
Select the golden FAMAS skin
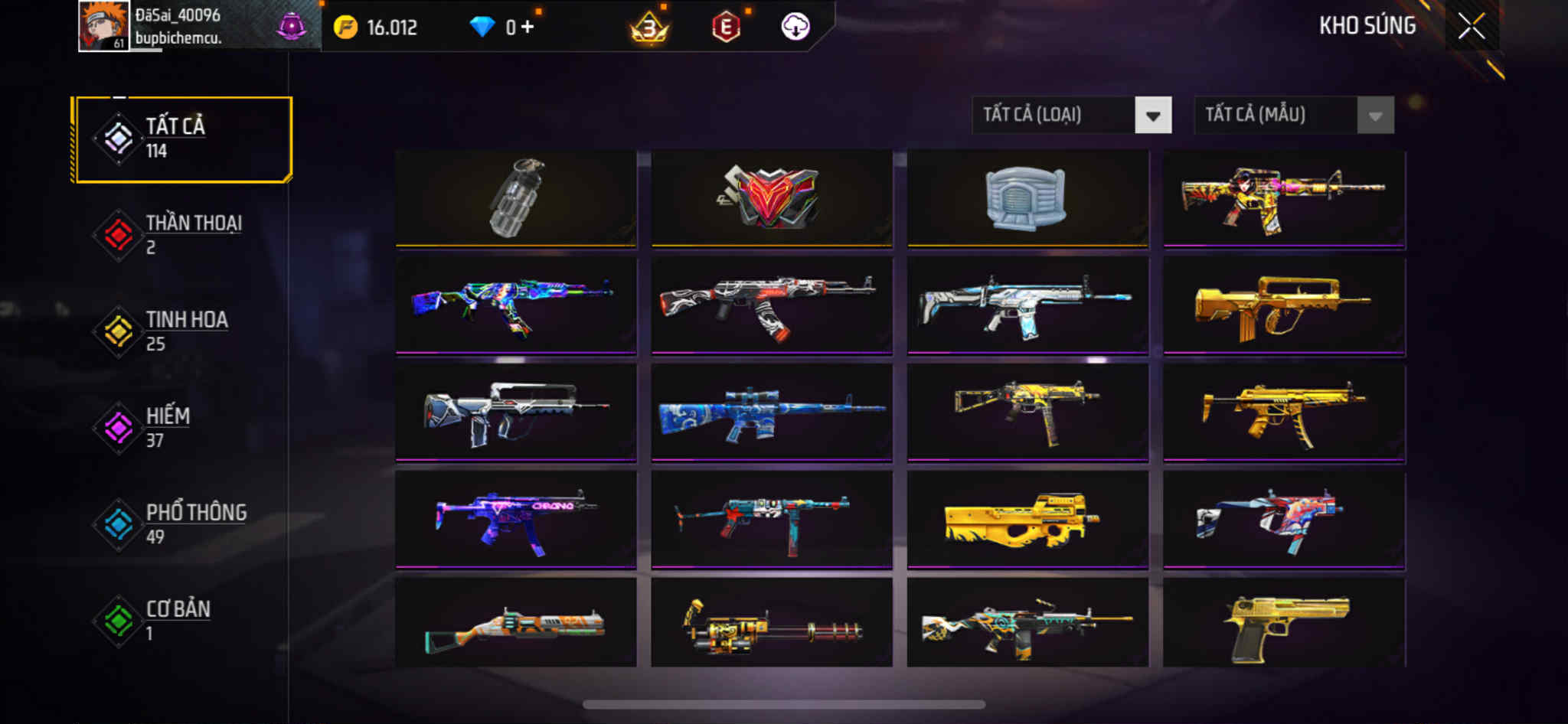coord(1284,306)
